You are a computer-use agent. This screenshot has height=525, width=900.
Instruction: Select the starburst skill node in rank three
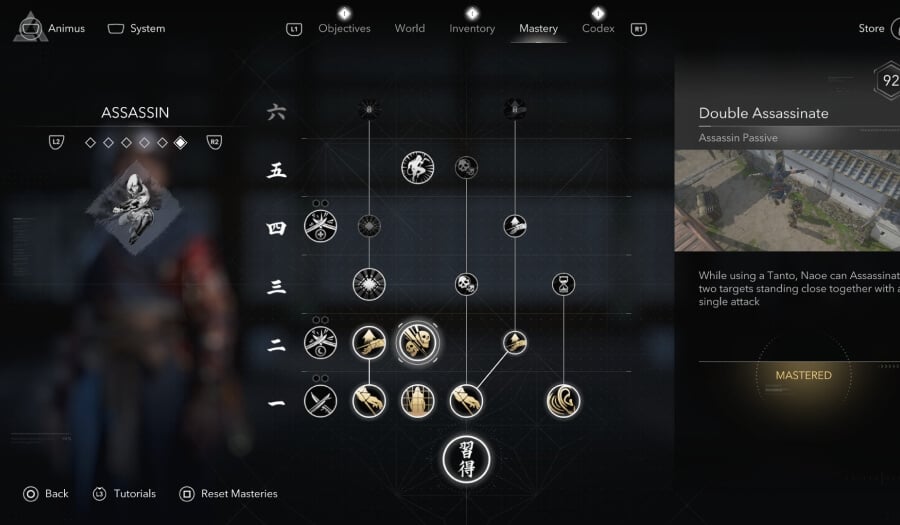(369, 284)
